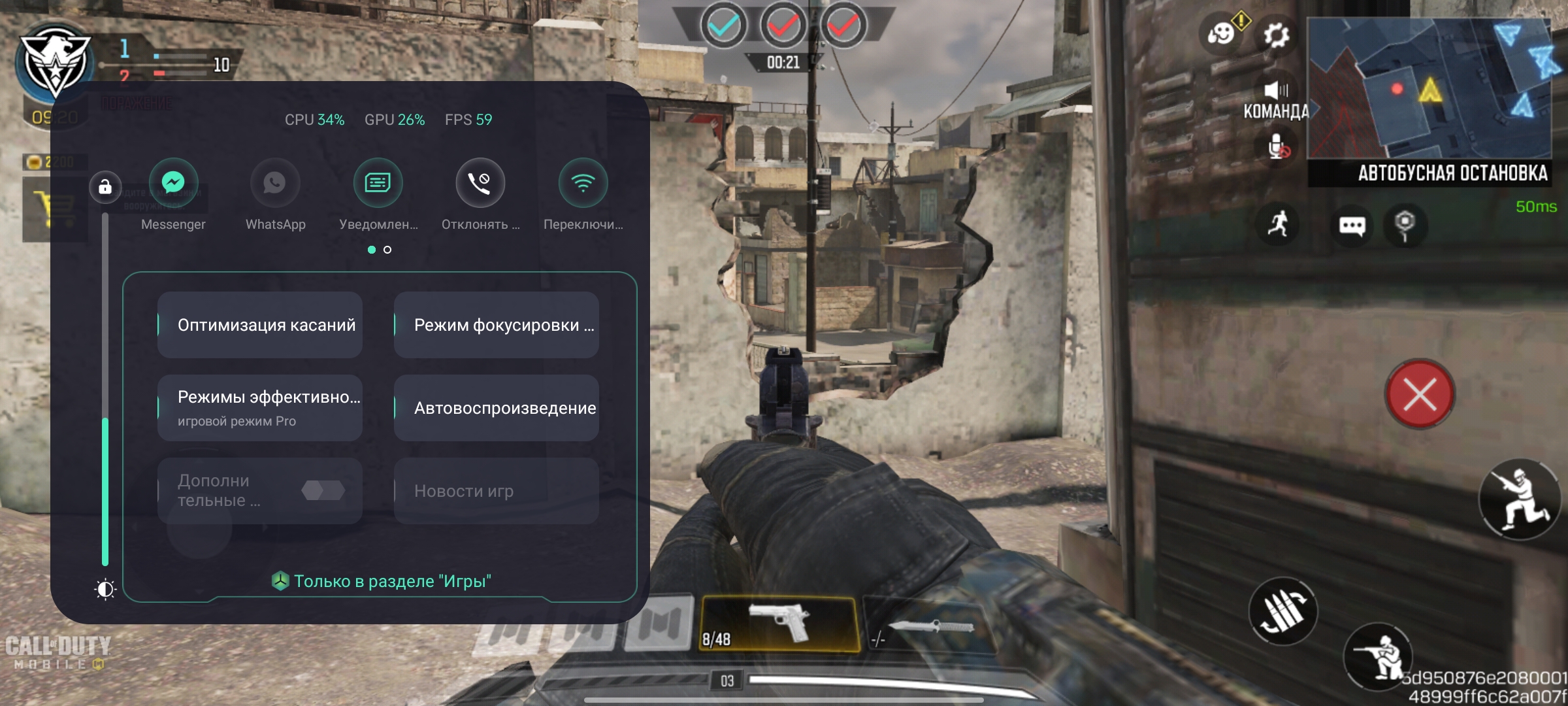The height and width of the screenshot is (706, 1568).
Task: Launch WhatsApp shortcut in overlay panel
Action: pos(275,183)
